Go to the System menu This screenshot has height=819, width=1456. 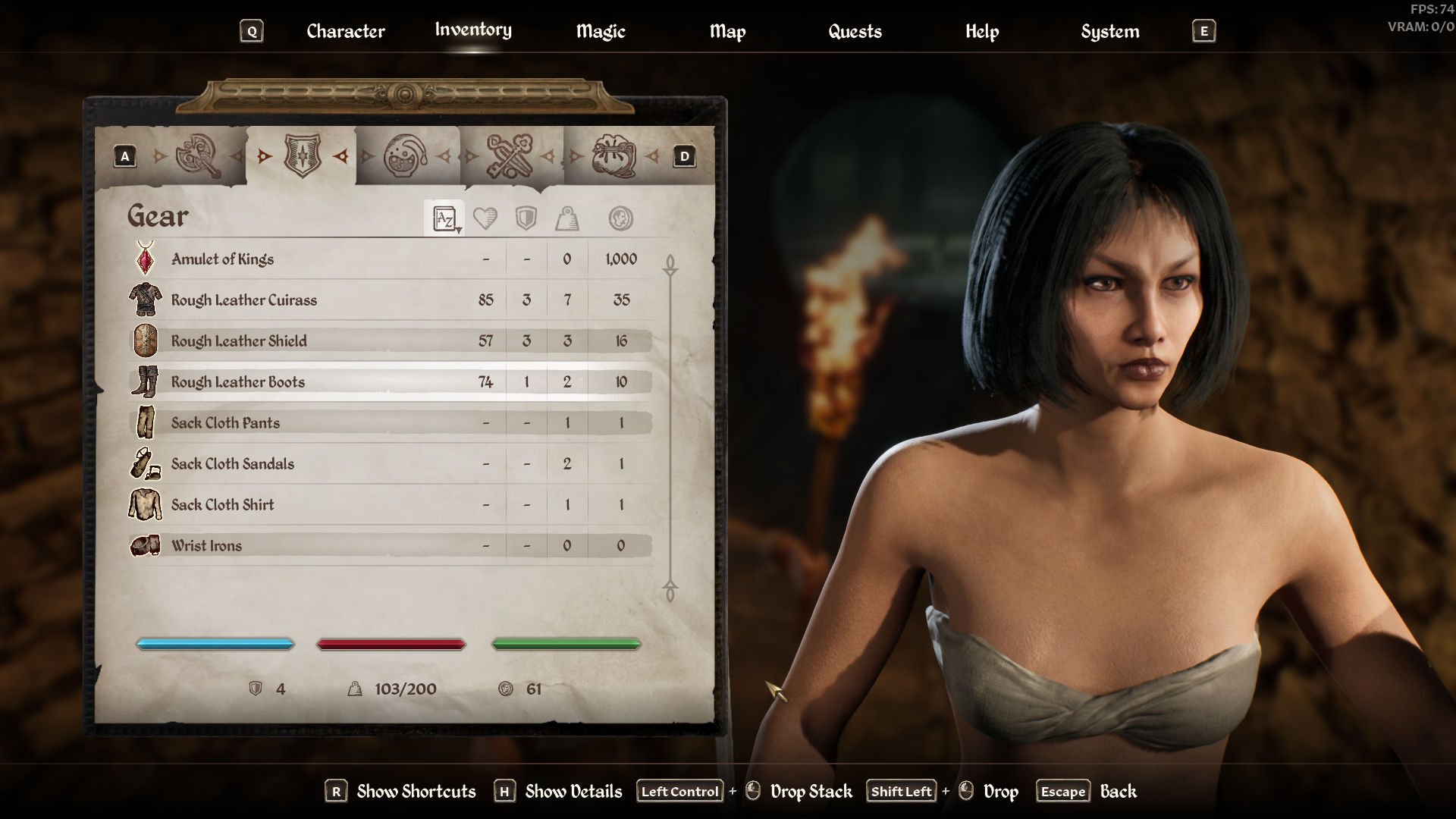tap(1109, 31)
